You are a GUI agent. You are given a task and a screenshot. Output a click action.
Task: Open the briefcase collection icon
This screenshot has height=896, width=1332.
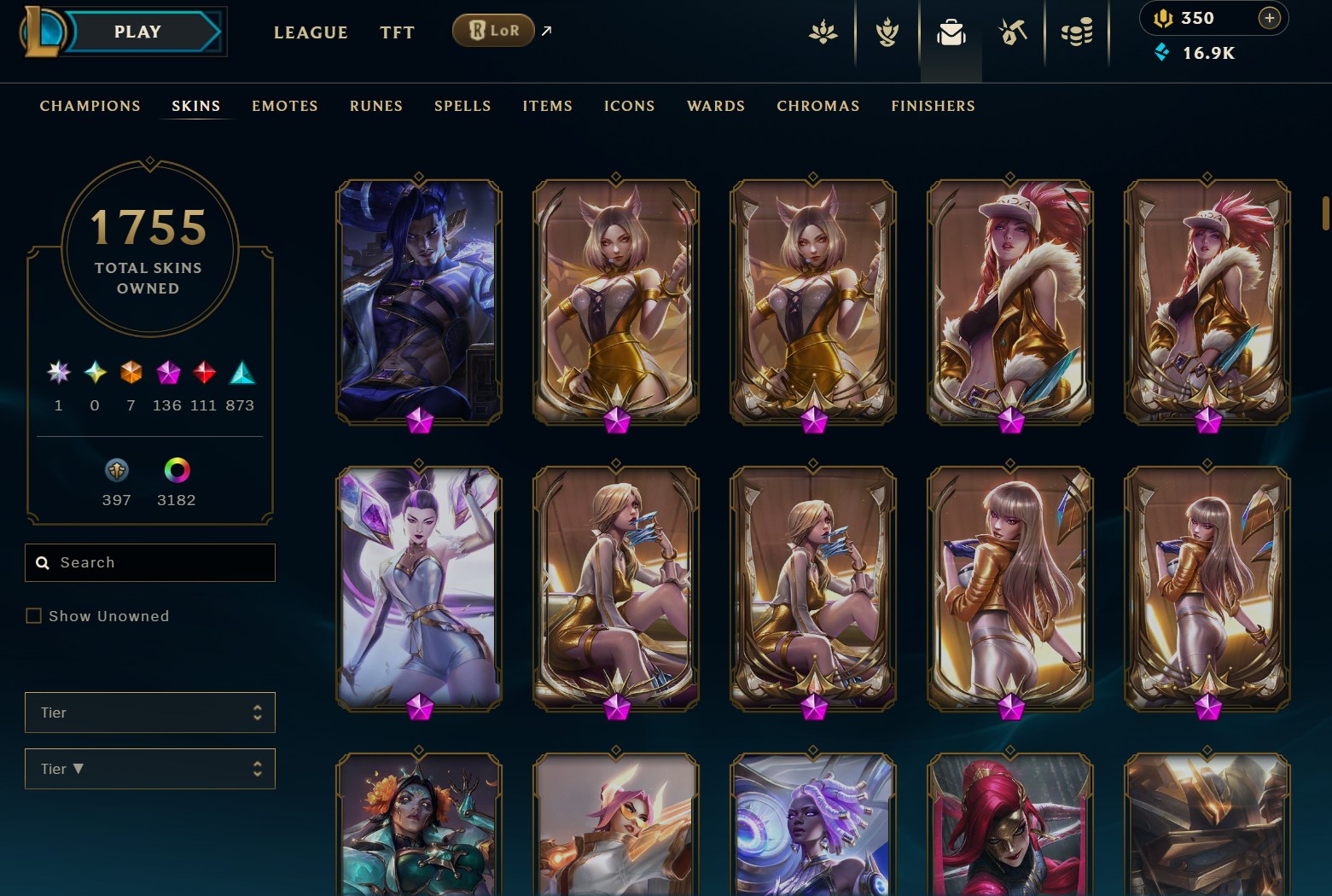tap(951, 33)
